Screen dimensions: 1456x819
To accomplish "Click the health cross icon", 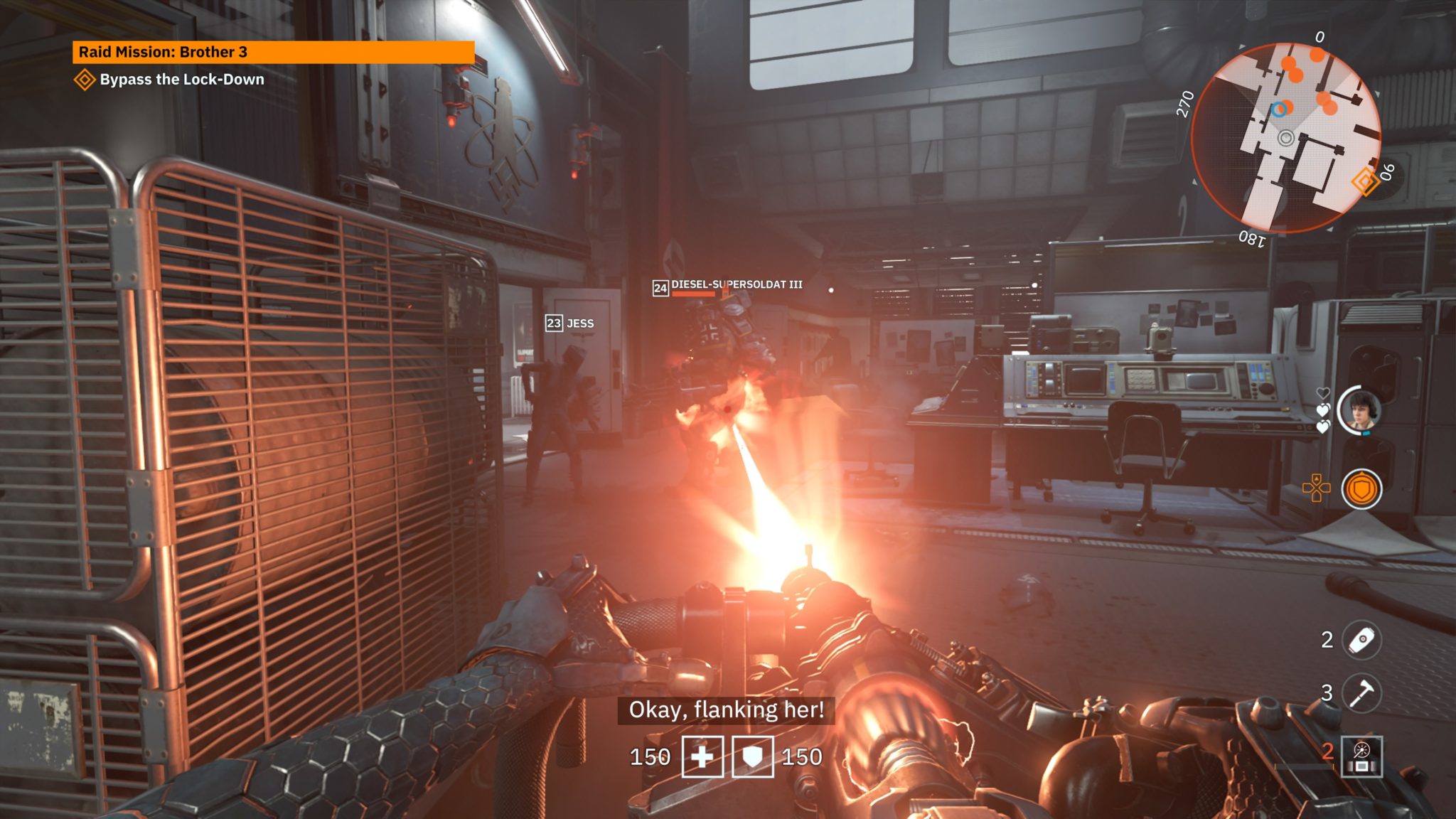I will coord(702,757).
